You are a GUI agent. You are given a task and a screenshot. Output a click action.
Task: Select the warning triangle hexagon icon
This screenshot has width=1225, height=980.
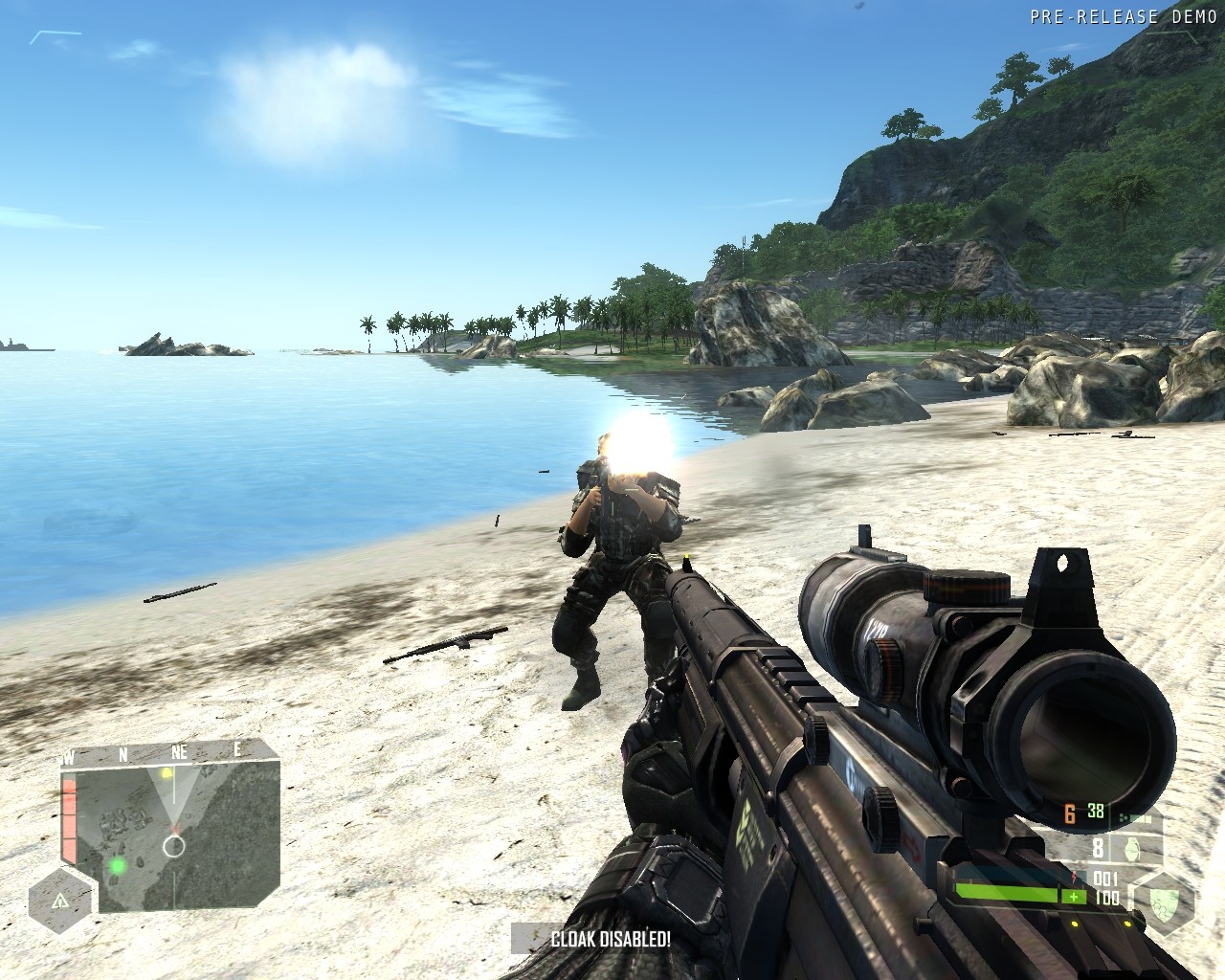(x=60, y=902)
